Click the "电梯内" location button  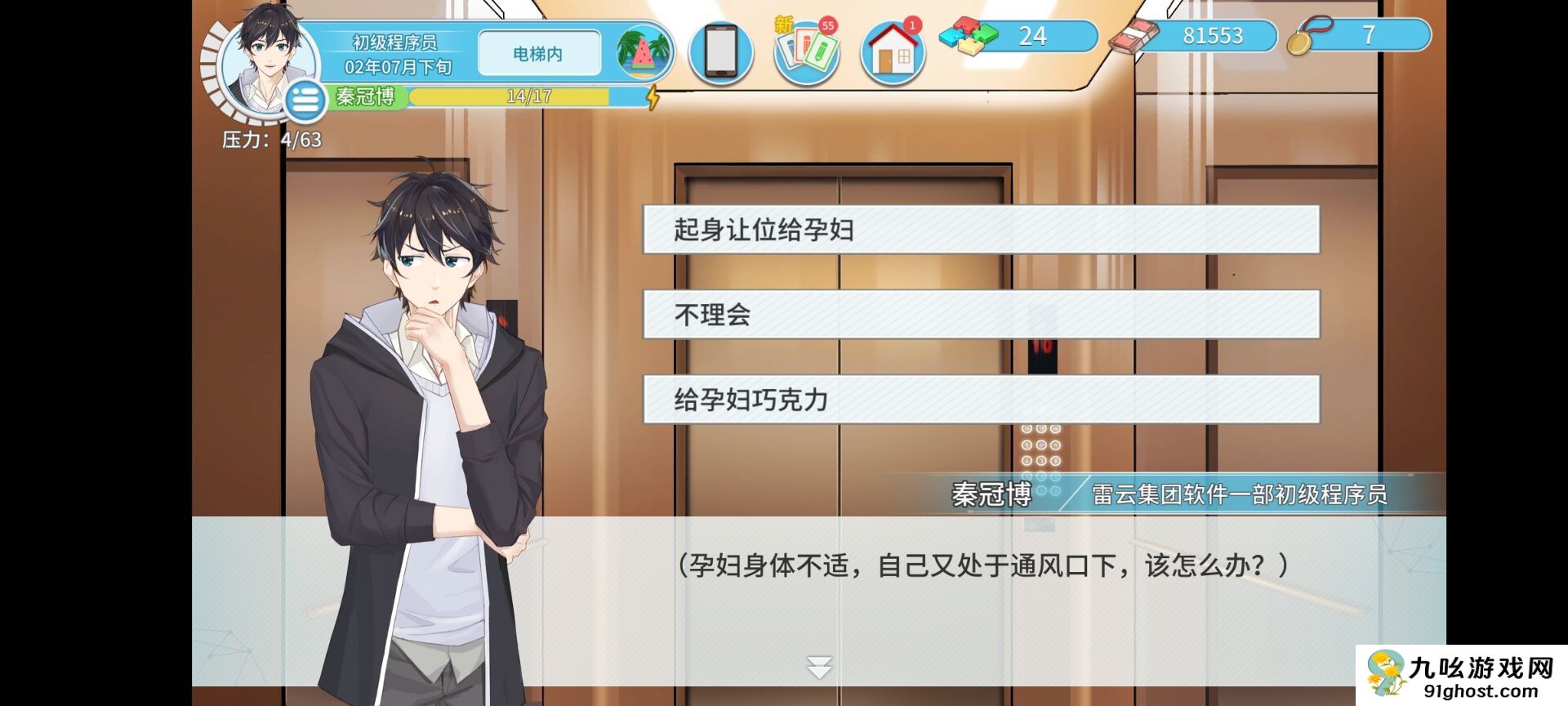point(538,54)
